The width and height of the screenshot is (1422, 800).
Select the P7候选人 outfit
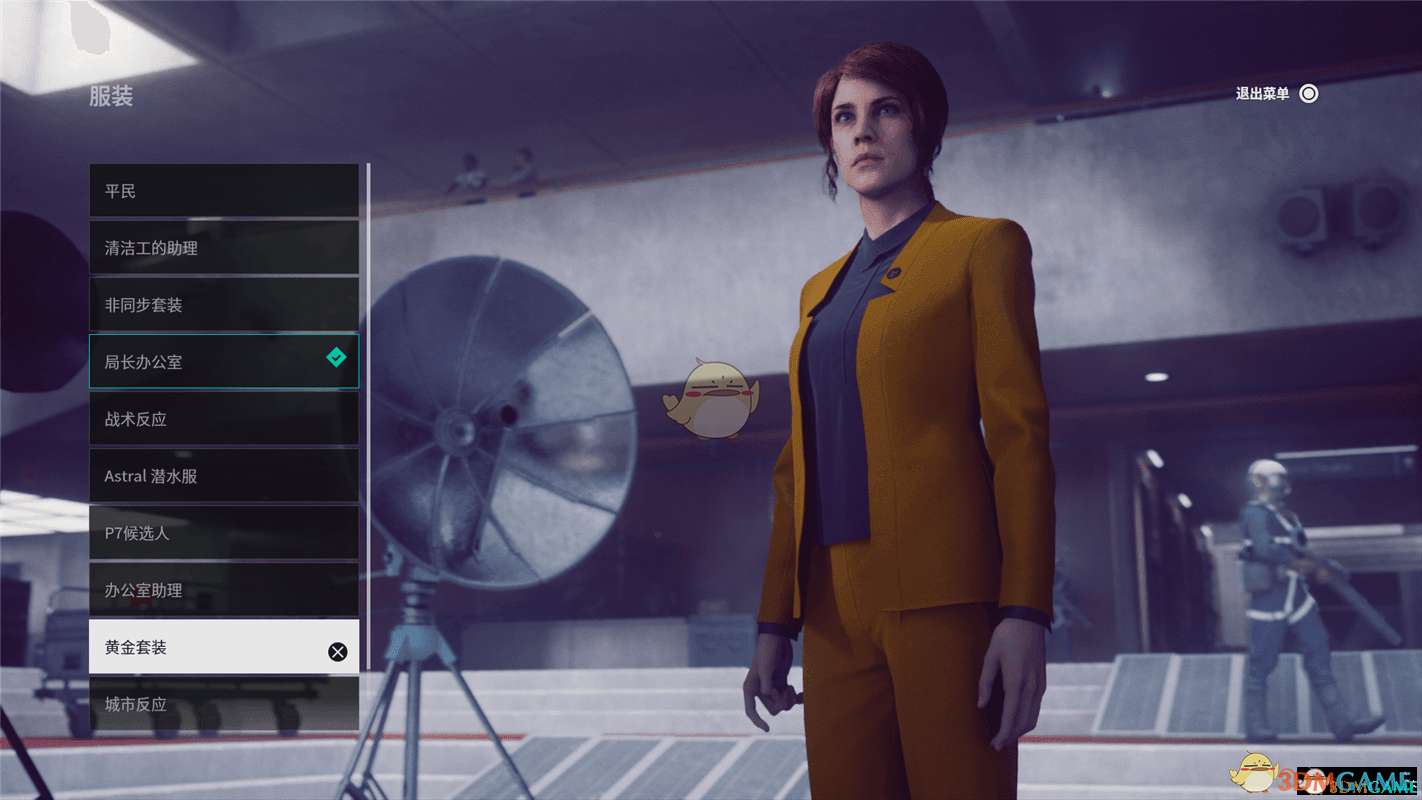click(223, 533)
